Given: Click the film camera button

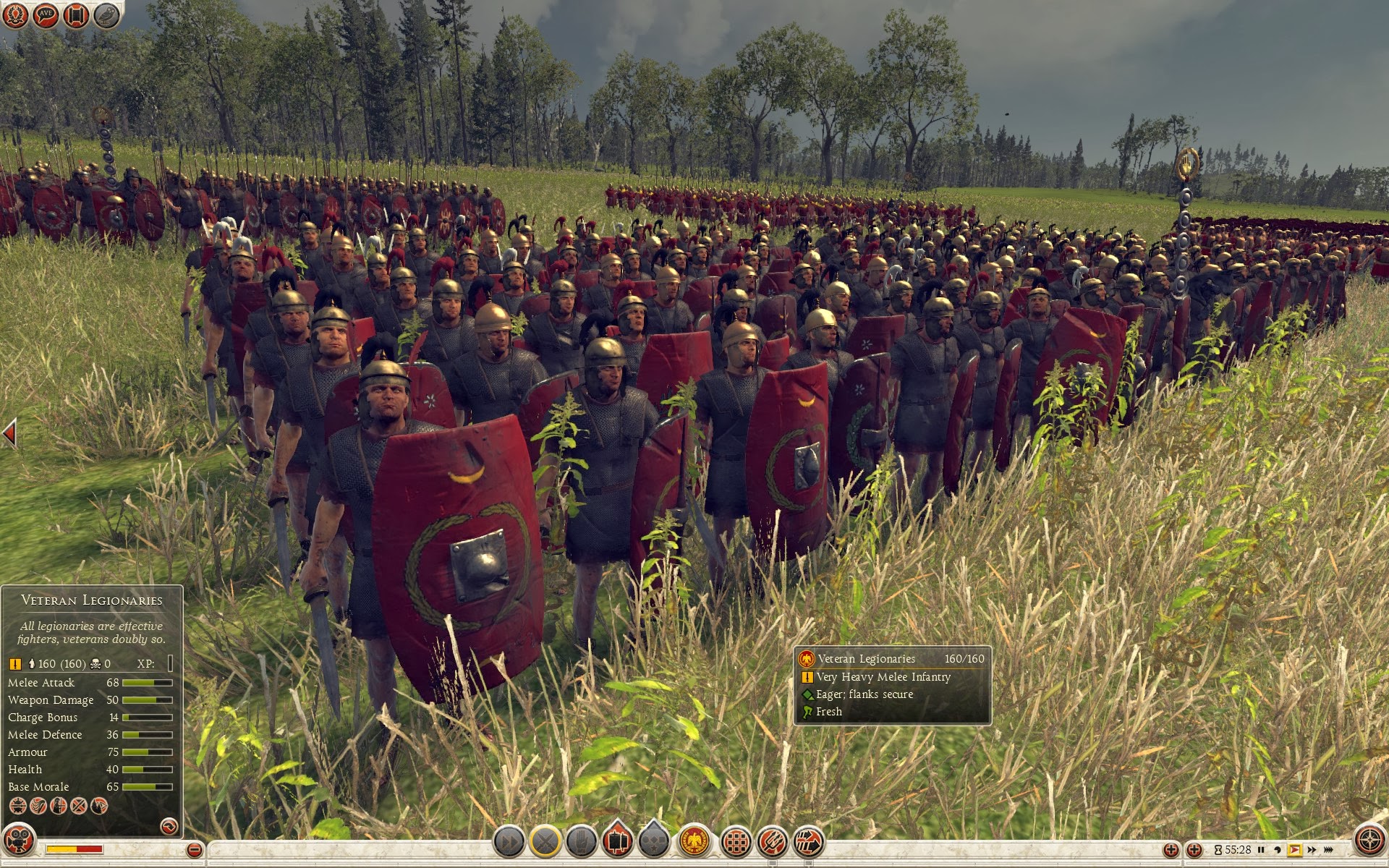Looking at the screenshot, I should tap(20, 841).
